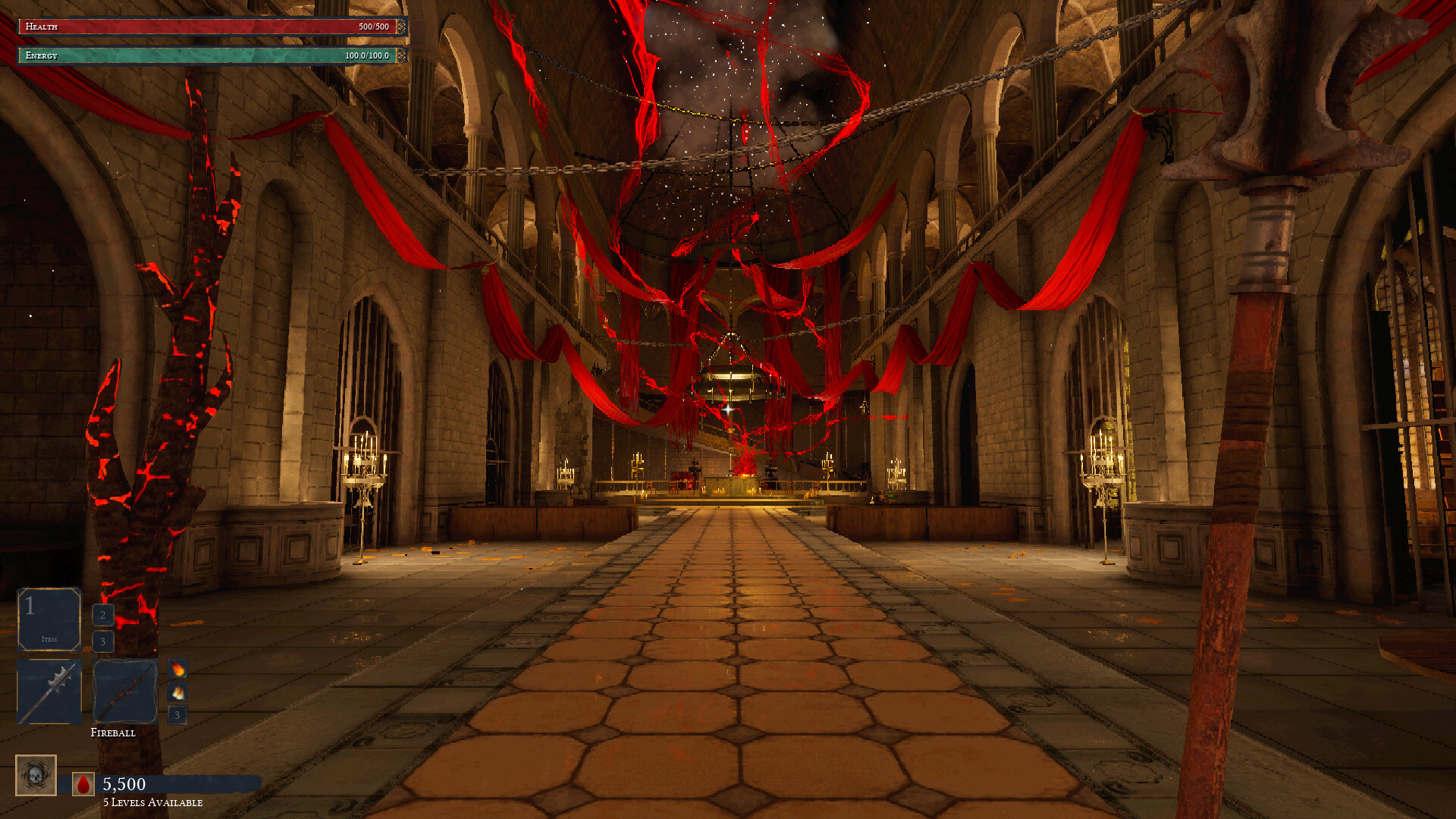Toggle quick slot number 2
The width and height of the screenshot is (1456, 819).
102,616
